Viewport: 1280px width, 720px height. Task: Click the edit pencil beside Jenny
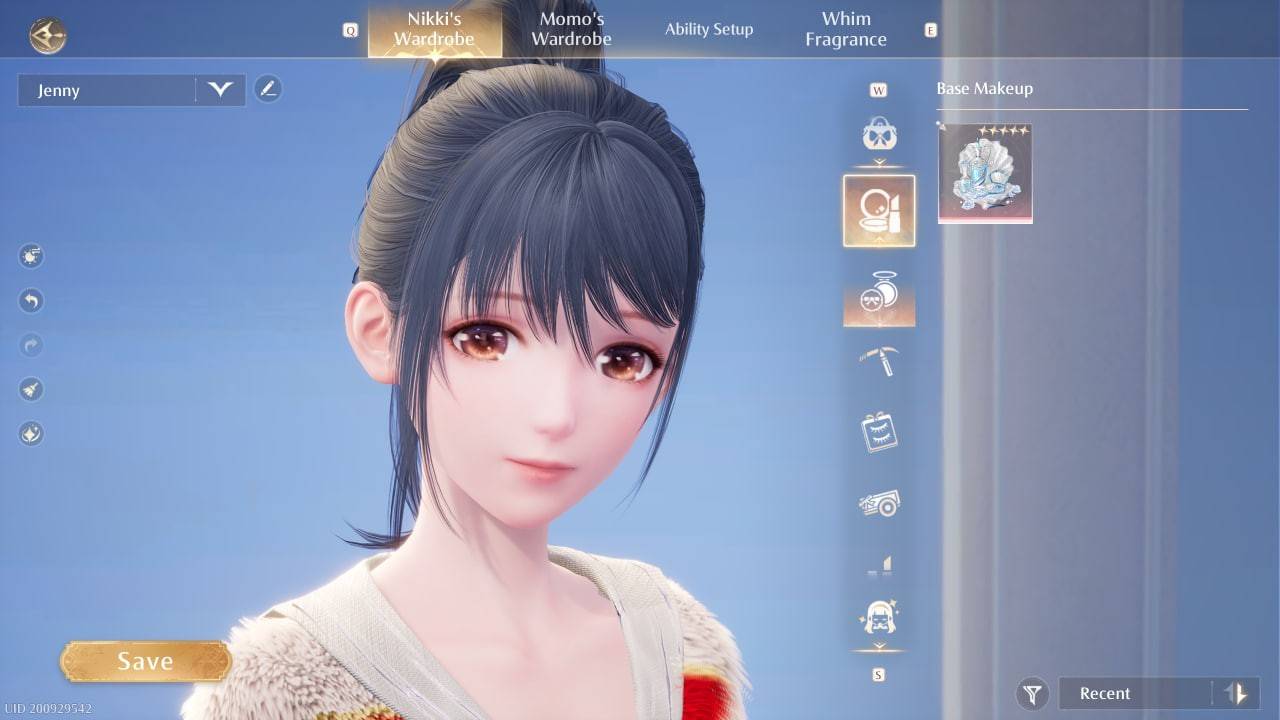click(x=268, y=89)
